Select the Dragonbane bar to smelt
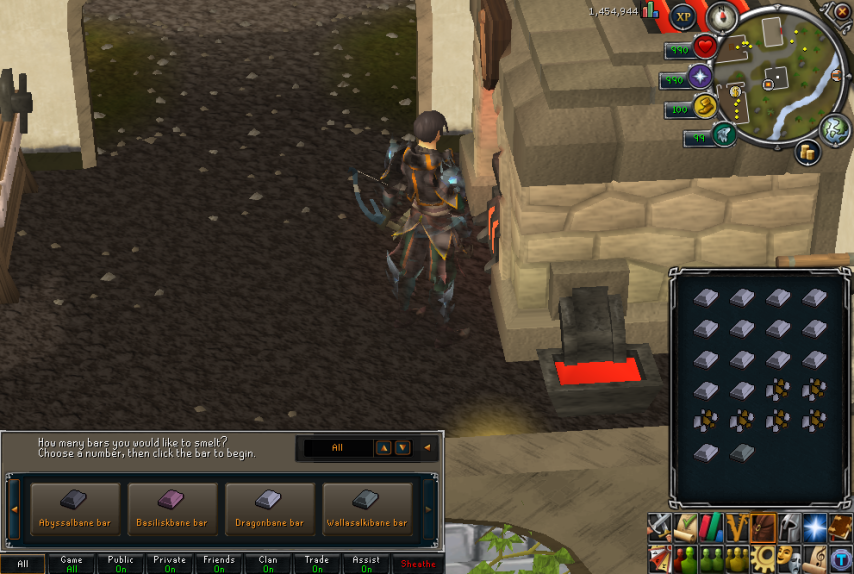 coord(269,508)
